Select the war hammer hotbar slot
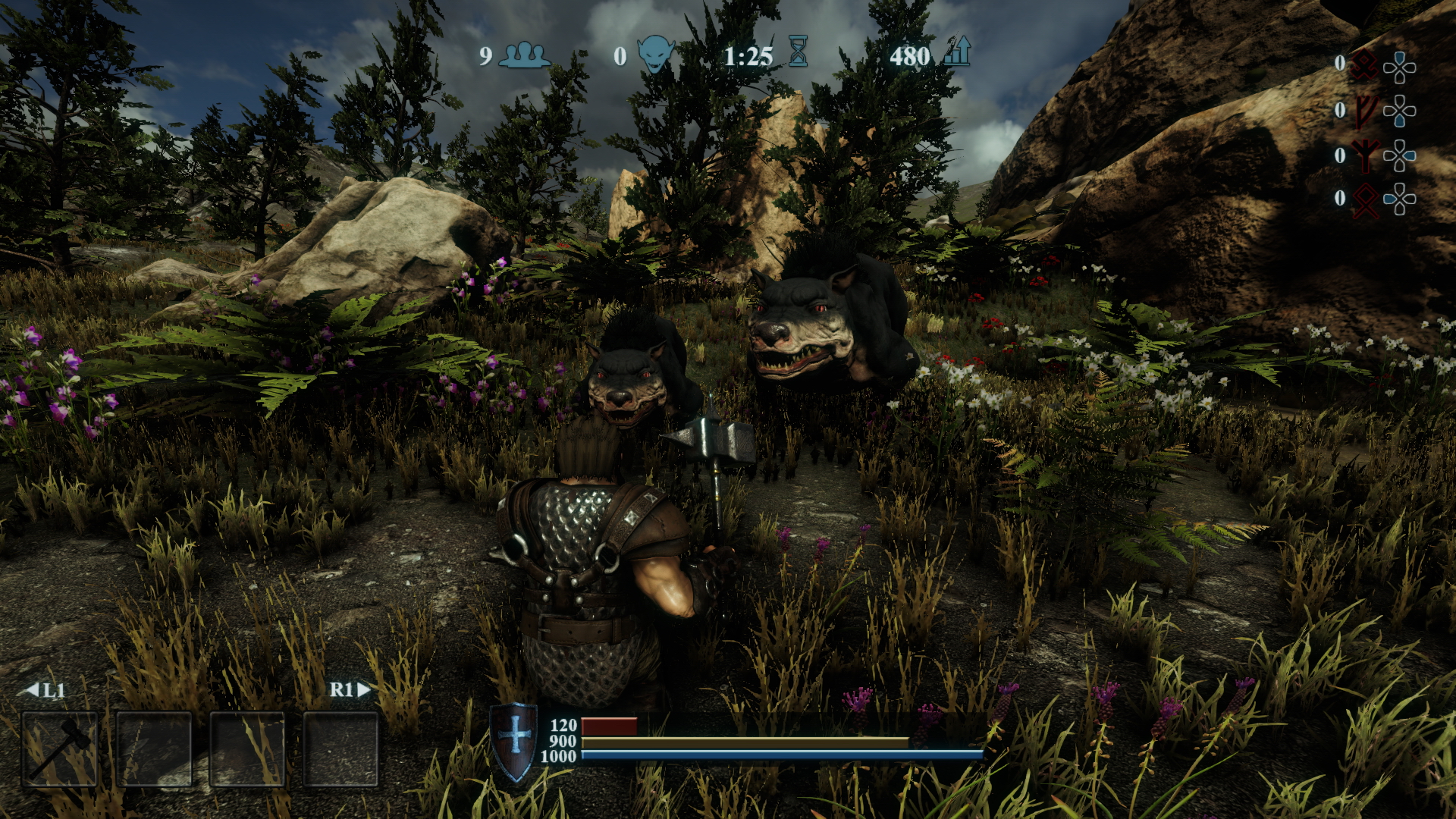The height and width of the screenshot is (819, 1456). pos(60,749)
